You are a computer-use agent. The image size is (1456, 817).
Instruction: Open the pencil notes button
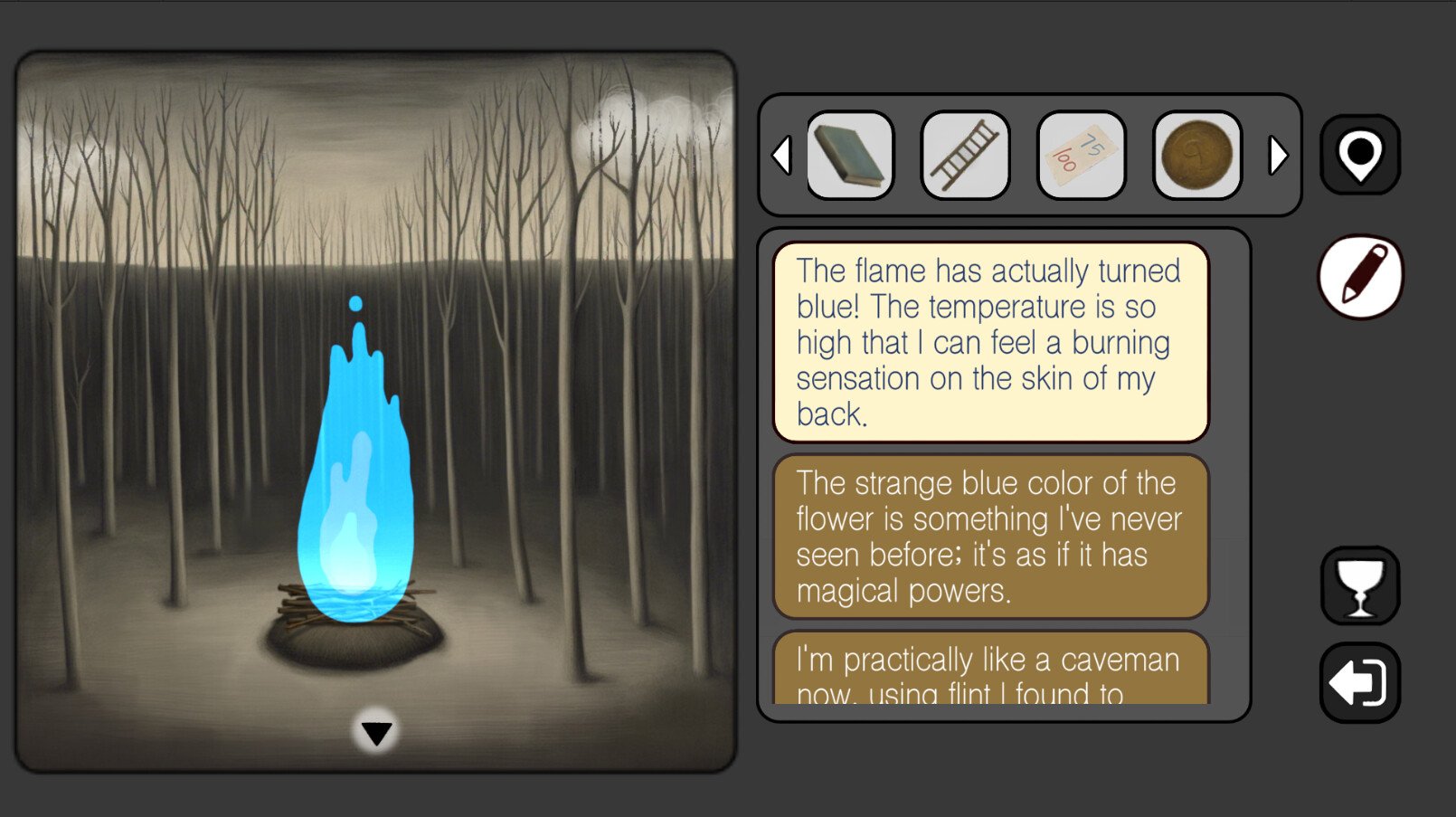point(1360,277)
